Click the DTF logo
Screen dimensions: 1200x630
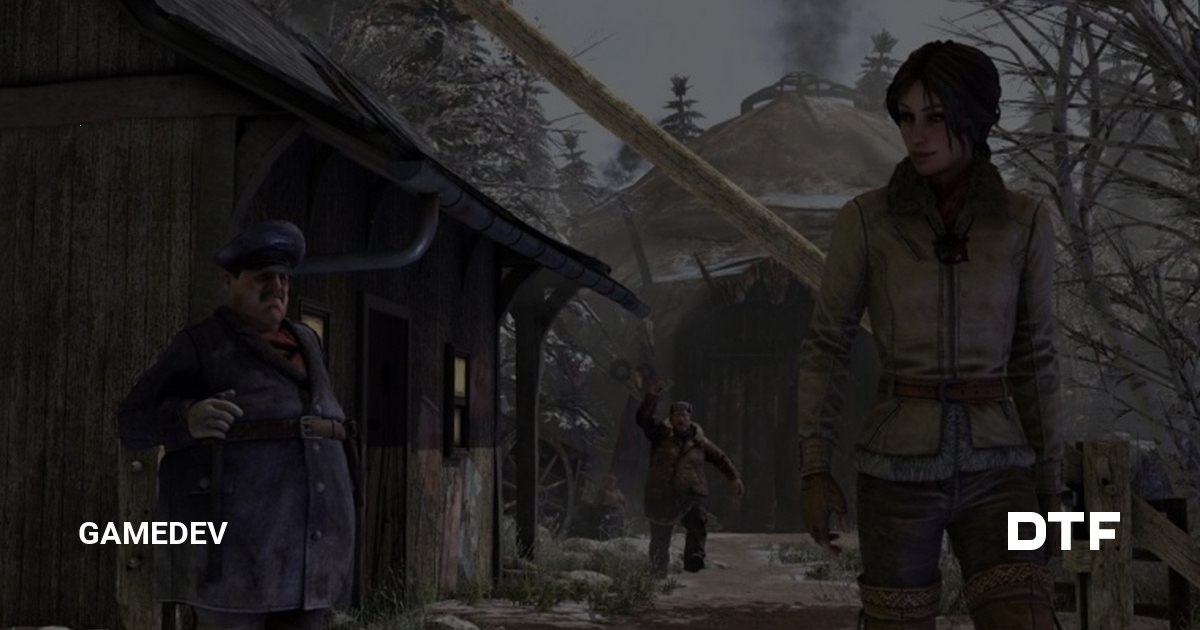click(x=1063, y=531)
